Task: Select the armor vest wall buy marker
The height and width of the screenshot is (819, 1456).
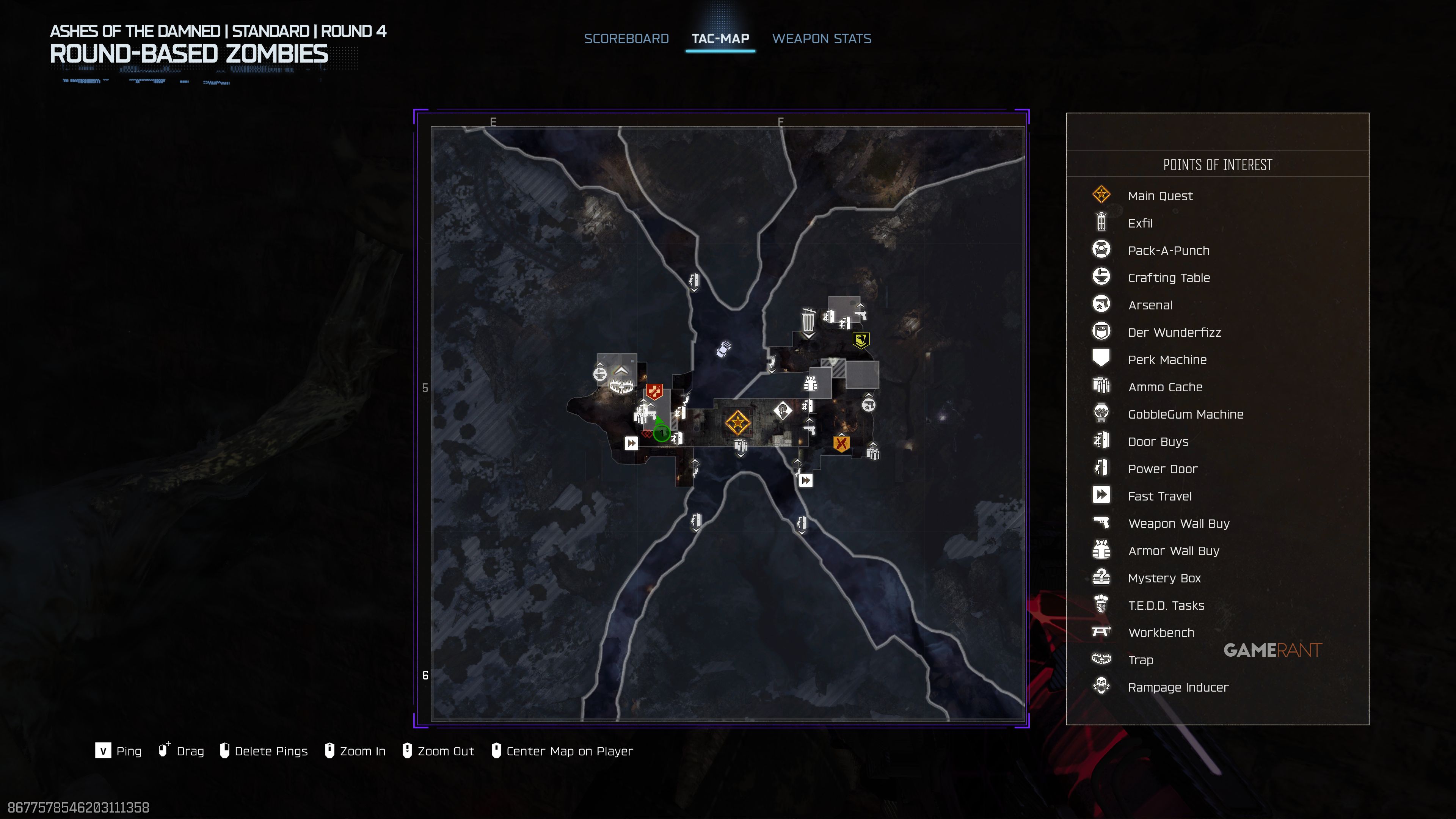Action: [x=811, y=384]
